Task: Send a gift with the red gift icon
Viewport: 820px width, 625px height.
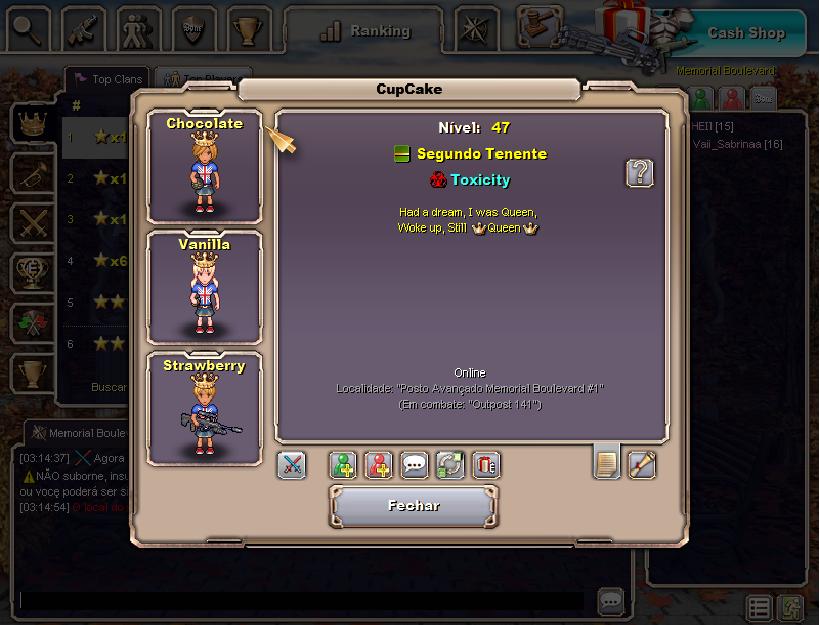Action: tap(486, 465)
